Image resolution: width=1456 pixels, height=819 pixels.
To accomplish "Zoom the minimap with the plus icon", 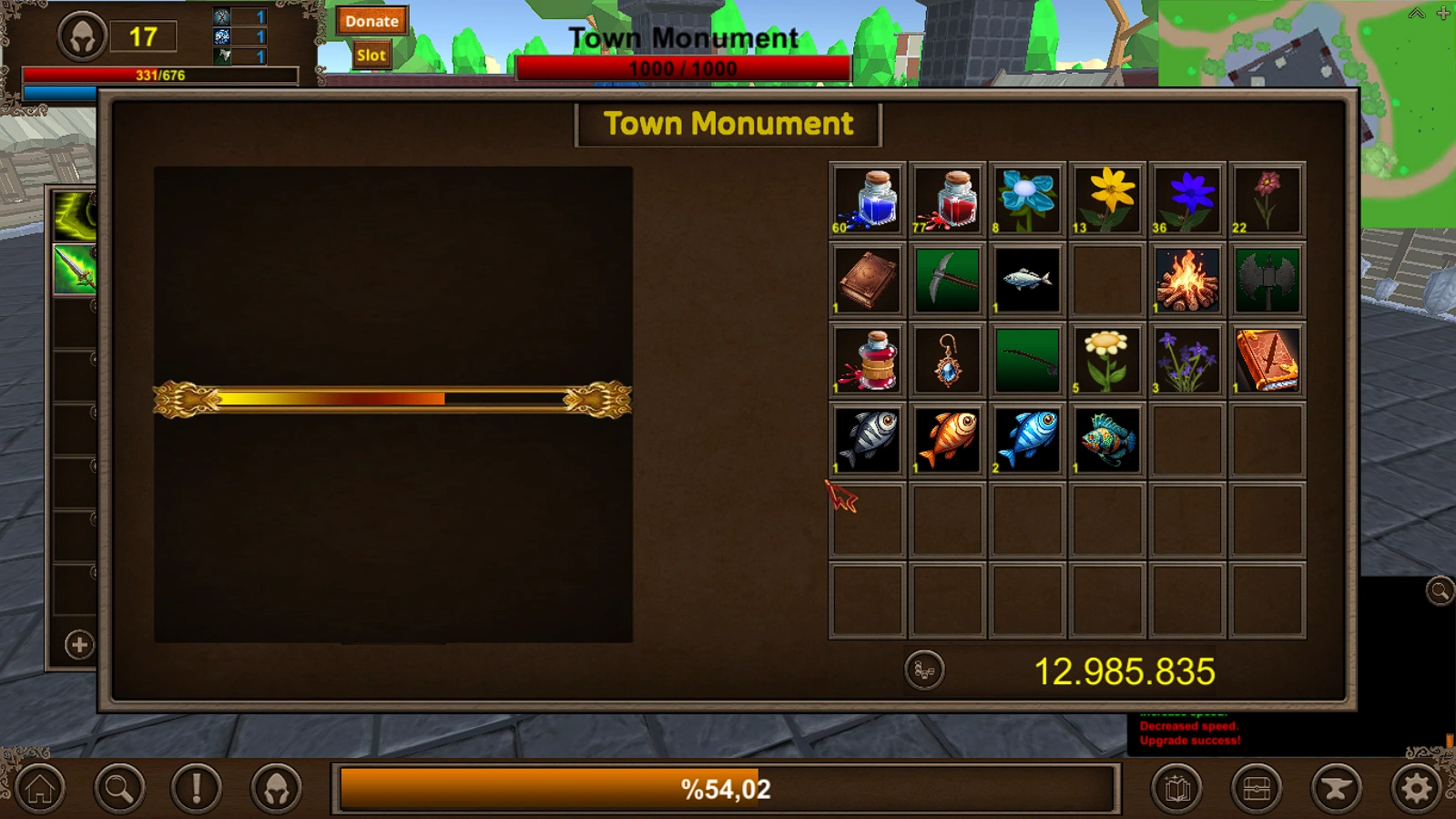I will 1441,14.
